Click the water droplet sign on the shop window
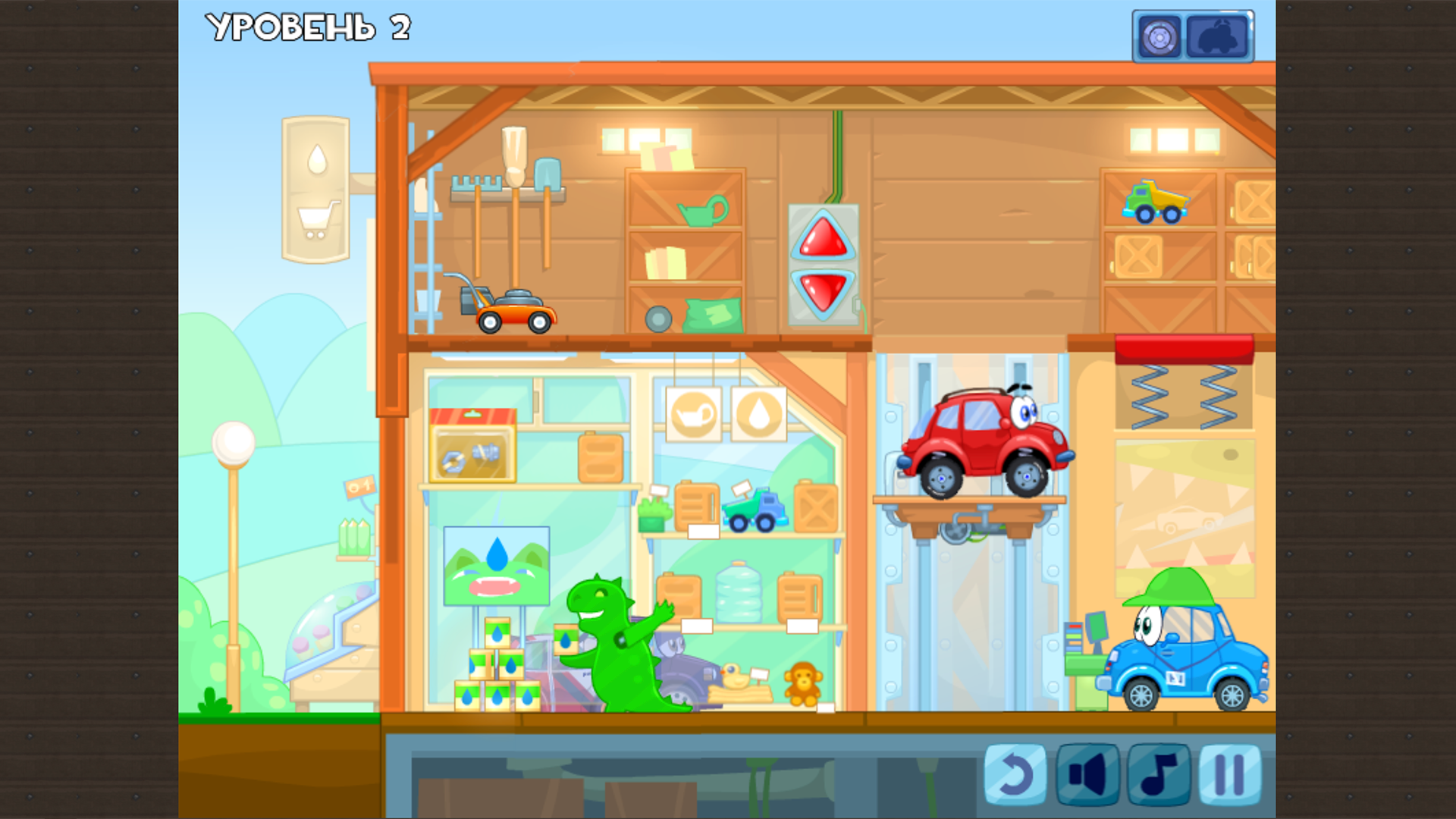Image resolution: width=1456 pixels, height=819 pixels. [x=758, y=413]
